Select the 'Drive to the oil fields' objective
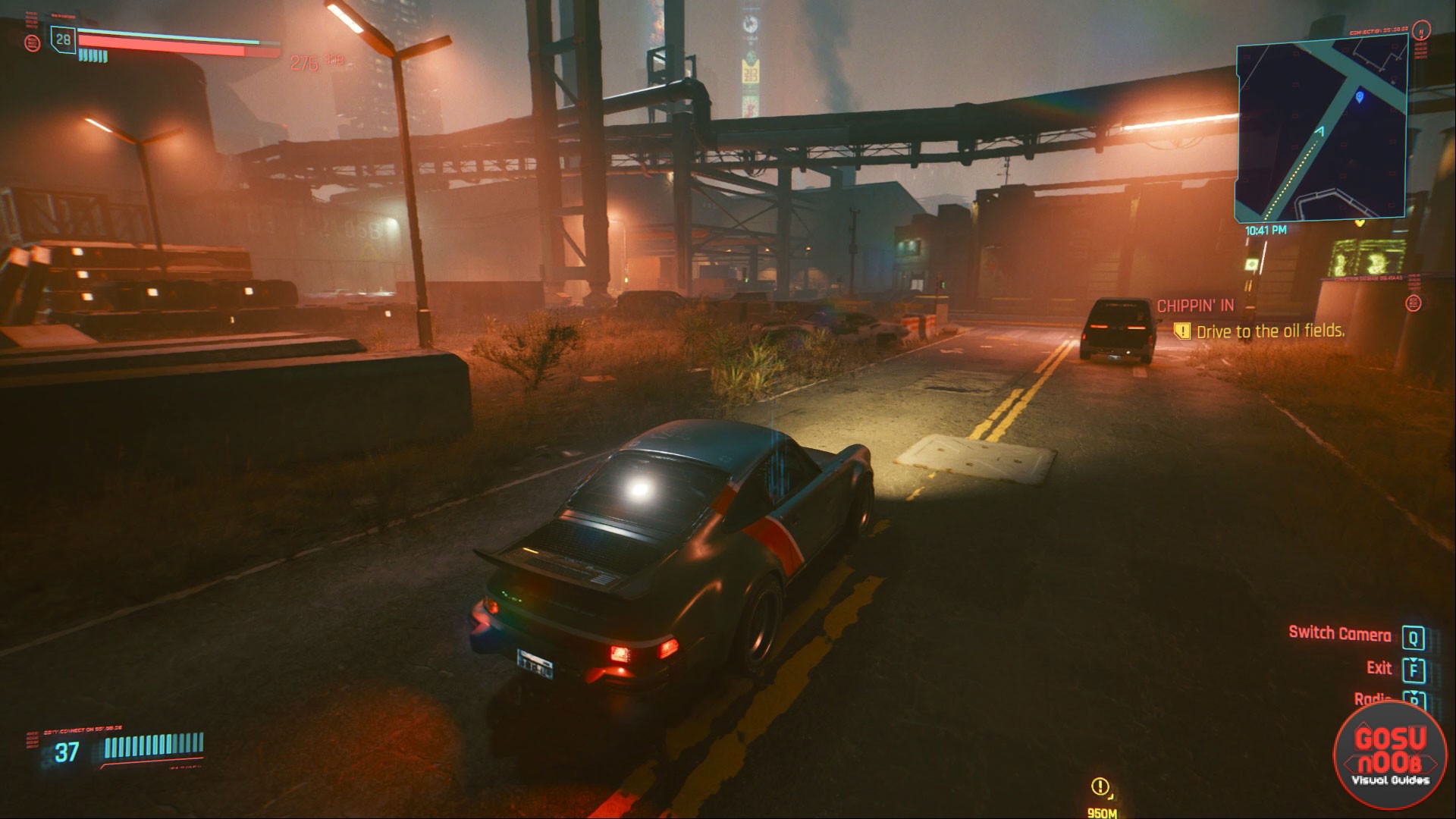The height and width of the screenshot is (819, 1456). pos(1269,331)
